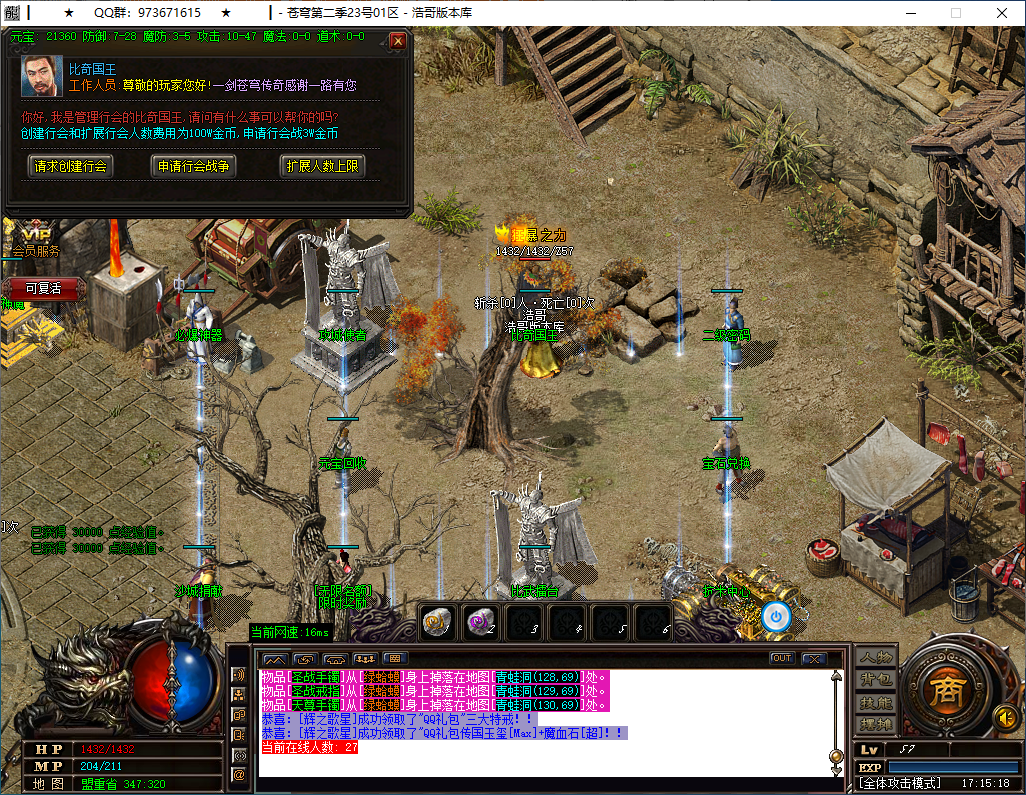Toggle the sound speaker icon
Image resolution: width=1026 pixels, height=795 pixels.
point(1004,717)
